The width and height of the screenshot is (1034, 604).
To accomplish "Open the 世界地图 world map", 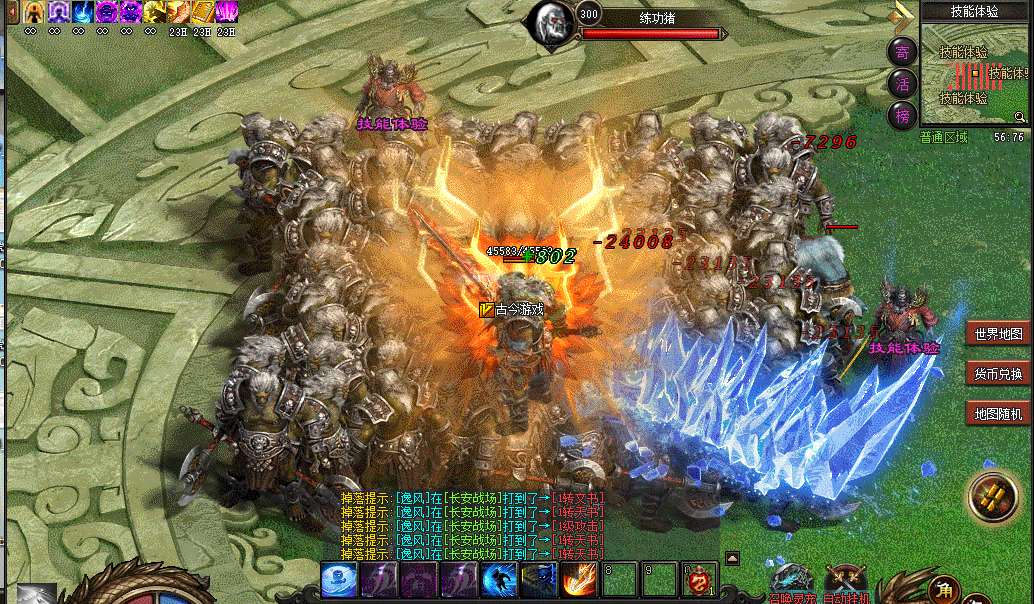I will 998,334.
